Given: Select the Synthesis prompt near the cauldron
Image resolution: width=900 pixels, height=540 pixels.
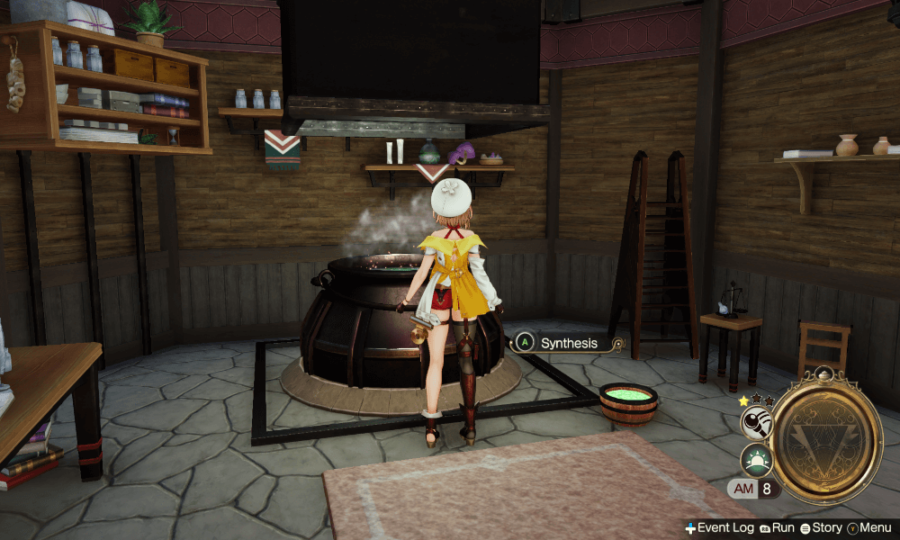Looking at the screenshot, I should (568, 343).
